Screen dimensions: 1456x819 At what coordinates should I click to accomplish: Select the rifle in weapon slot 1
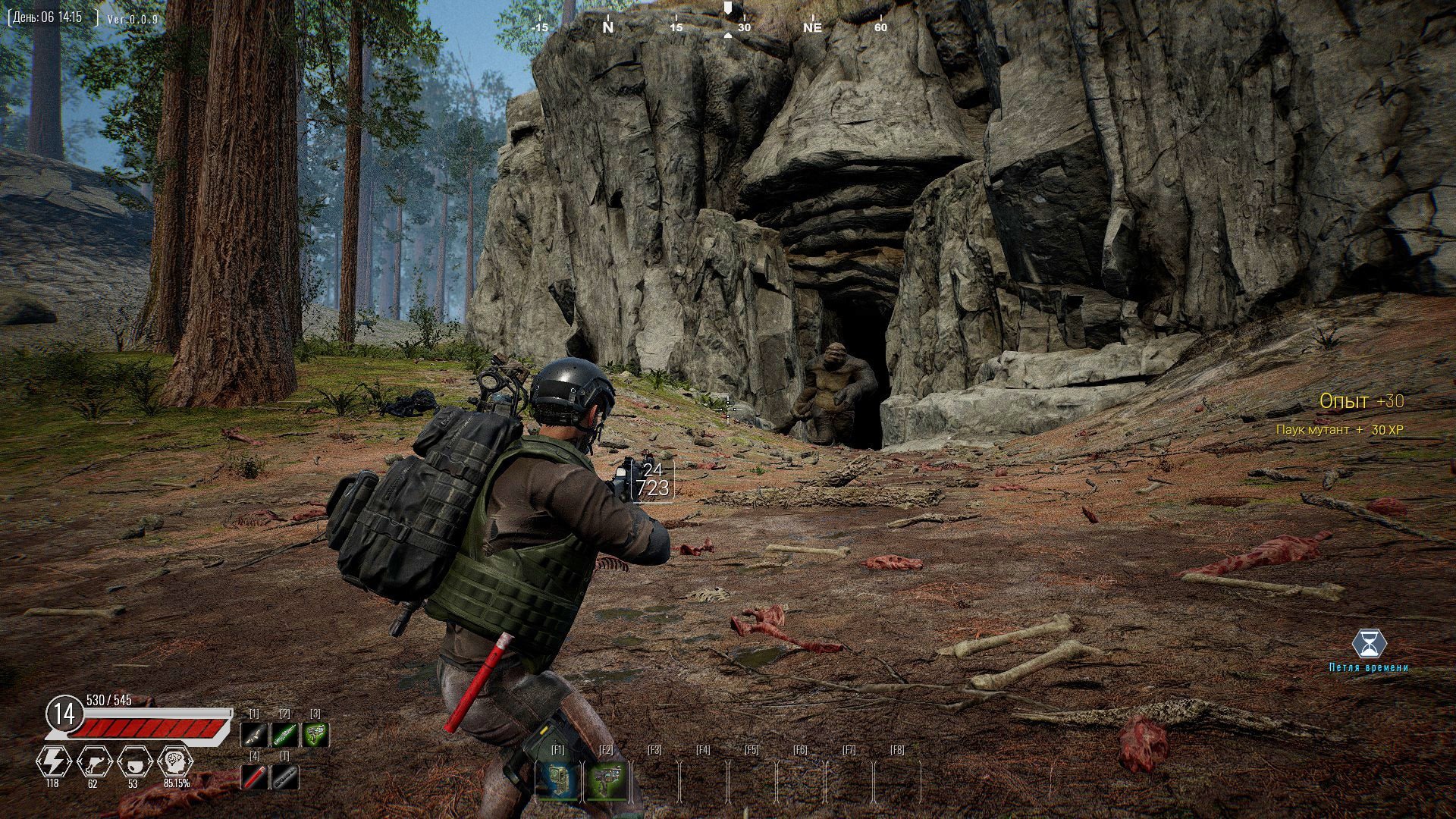pyautogui.click(x=254, y=734)
